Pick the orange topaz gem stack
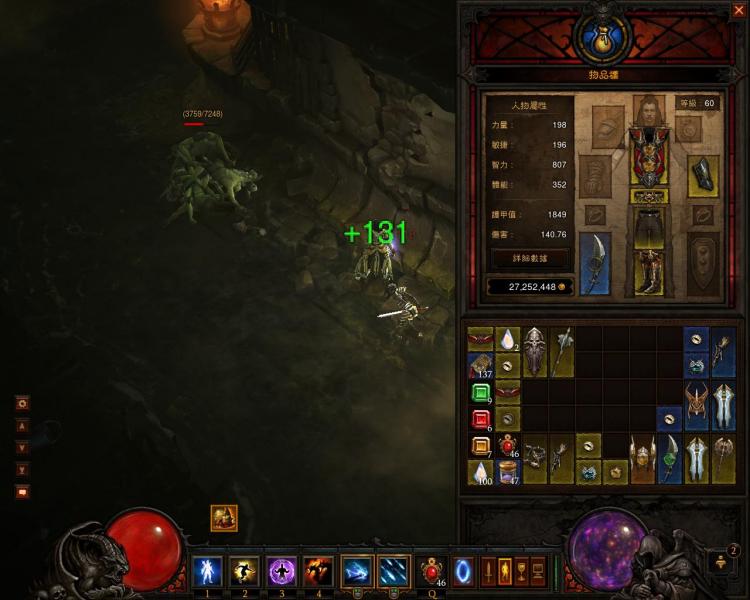Screen dimensions: 750x600 [x=481, y=446]
